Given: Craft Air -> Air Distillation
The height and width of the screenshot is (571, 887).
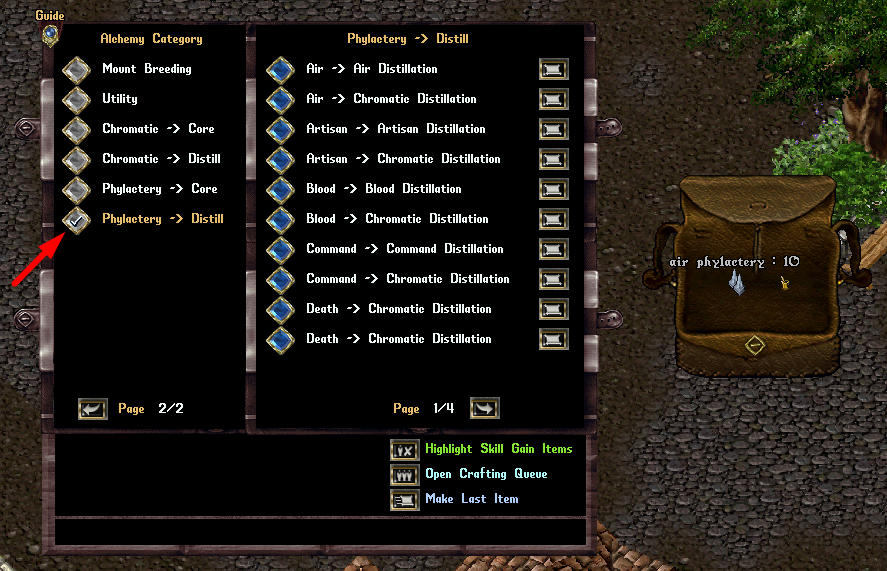Looking at the screenshot, I should (280, 70).
